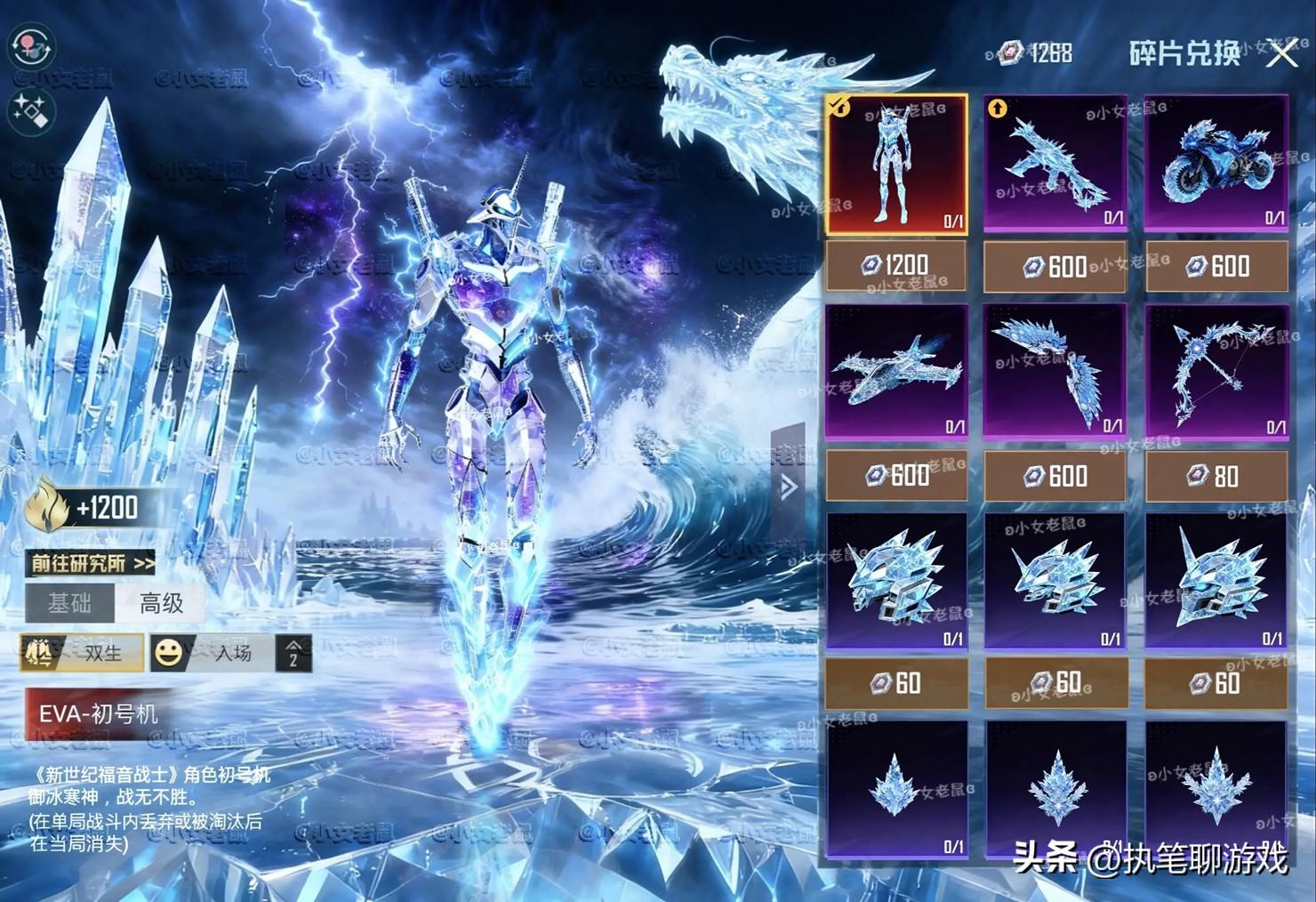Select the 双生 option

pyautogui.click(x=83, y=653)
